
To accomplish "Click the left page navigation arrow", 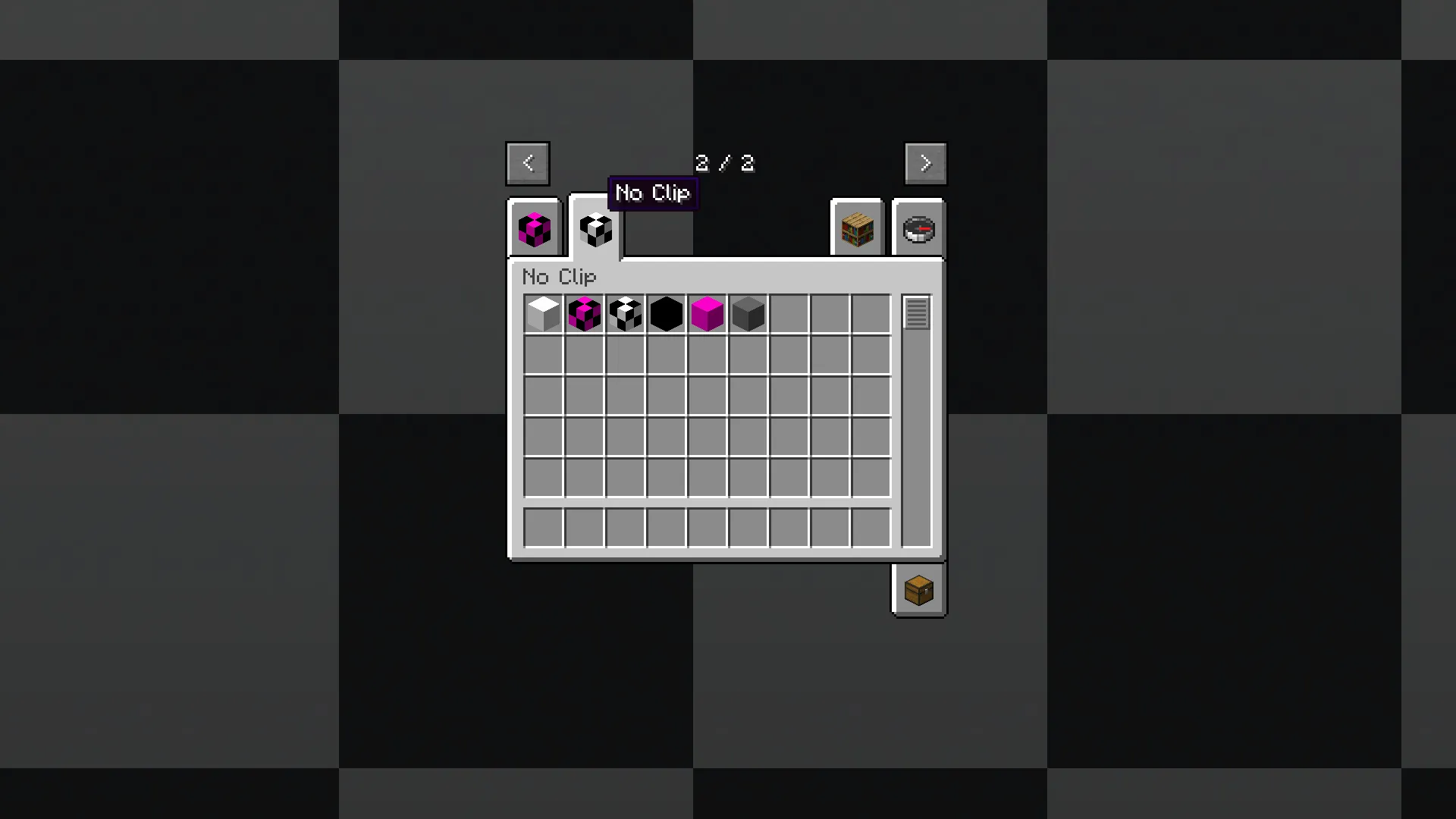I will point(527,163).
